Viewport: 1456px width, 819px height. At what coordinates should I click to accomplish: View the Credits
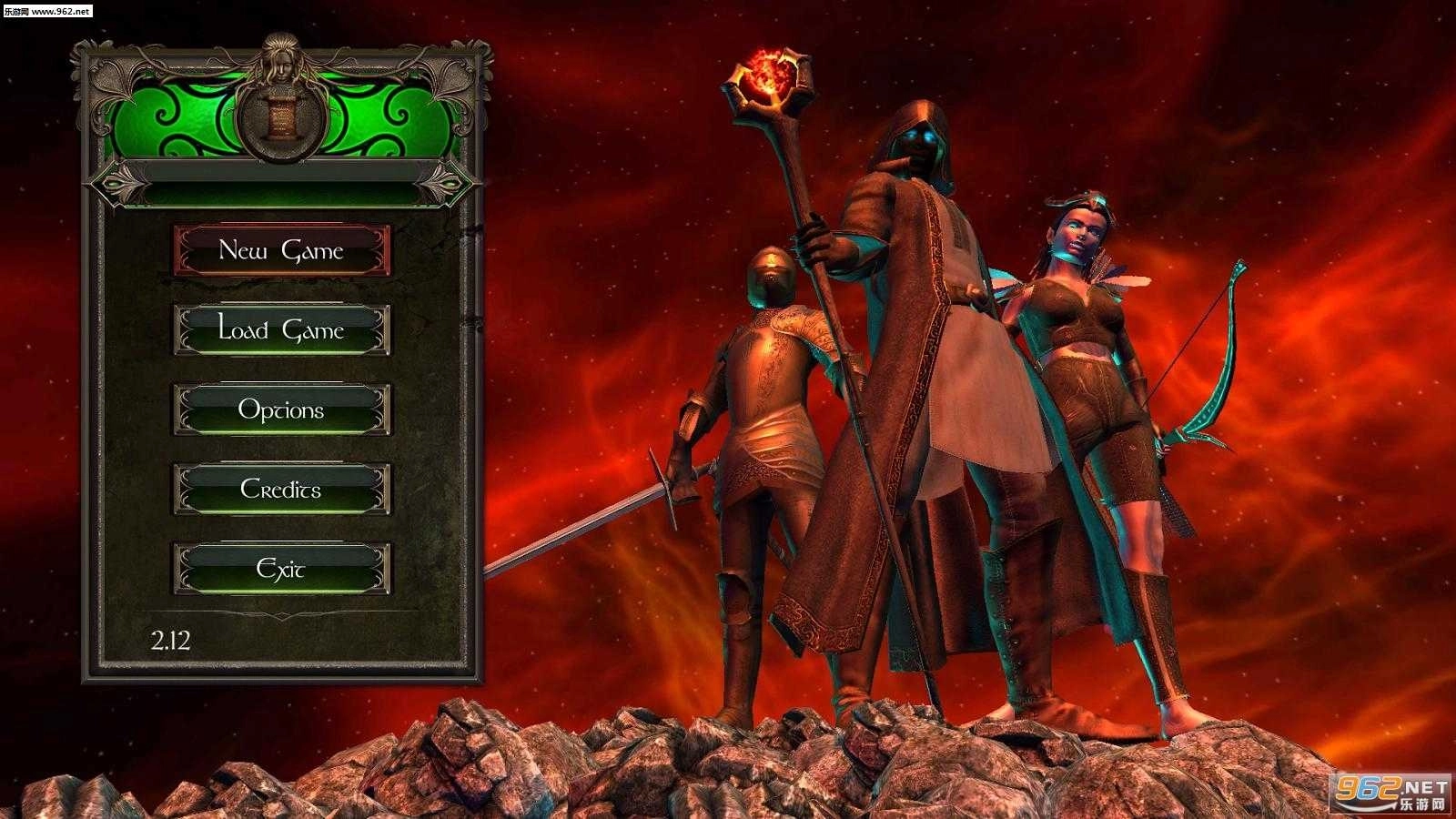click(282, 490)
